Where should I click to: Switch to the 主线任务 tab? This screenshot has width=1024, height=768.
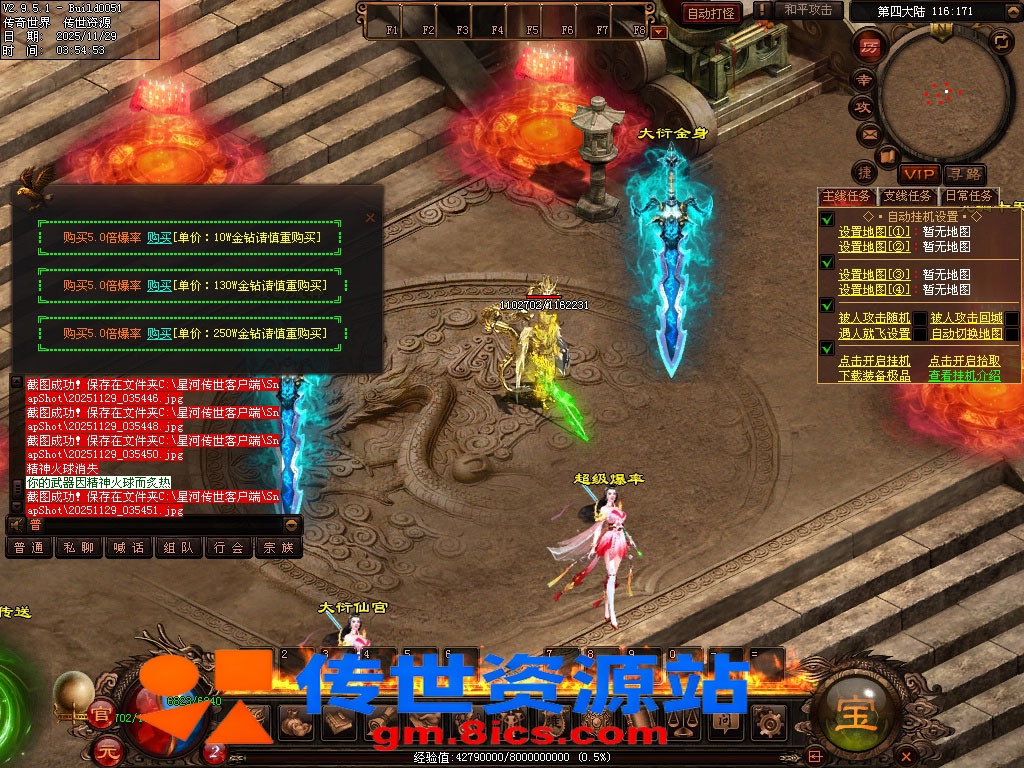click(x=847, y=196)
